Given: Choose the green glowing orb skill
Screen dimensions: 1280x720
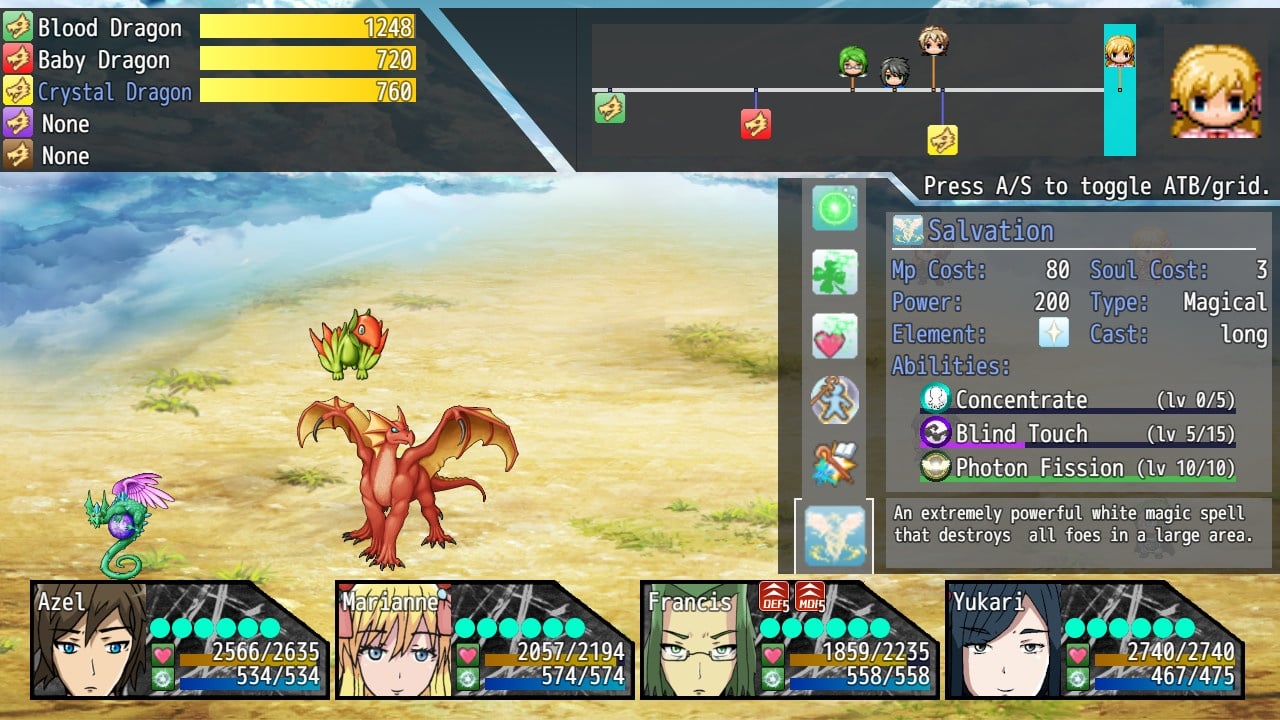Looking at the screenshot, I should coord(834,208).
